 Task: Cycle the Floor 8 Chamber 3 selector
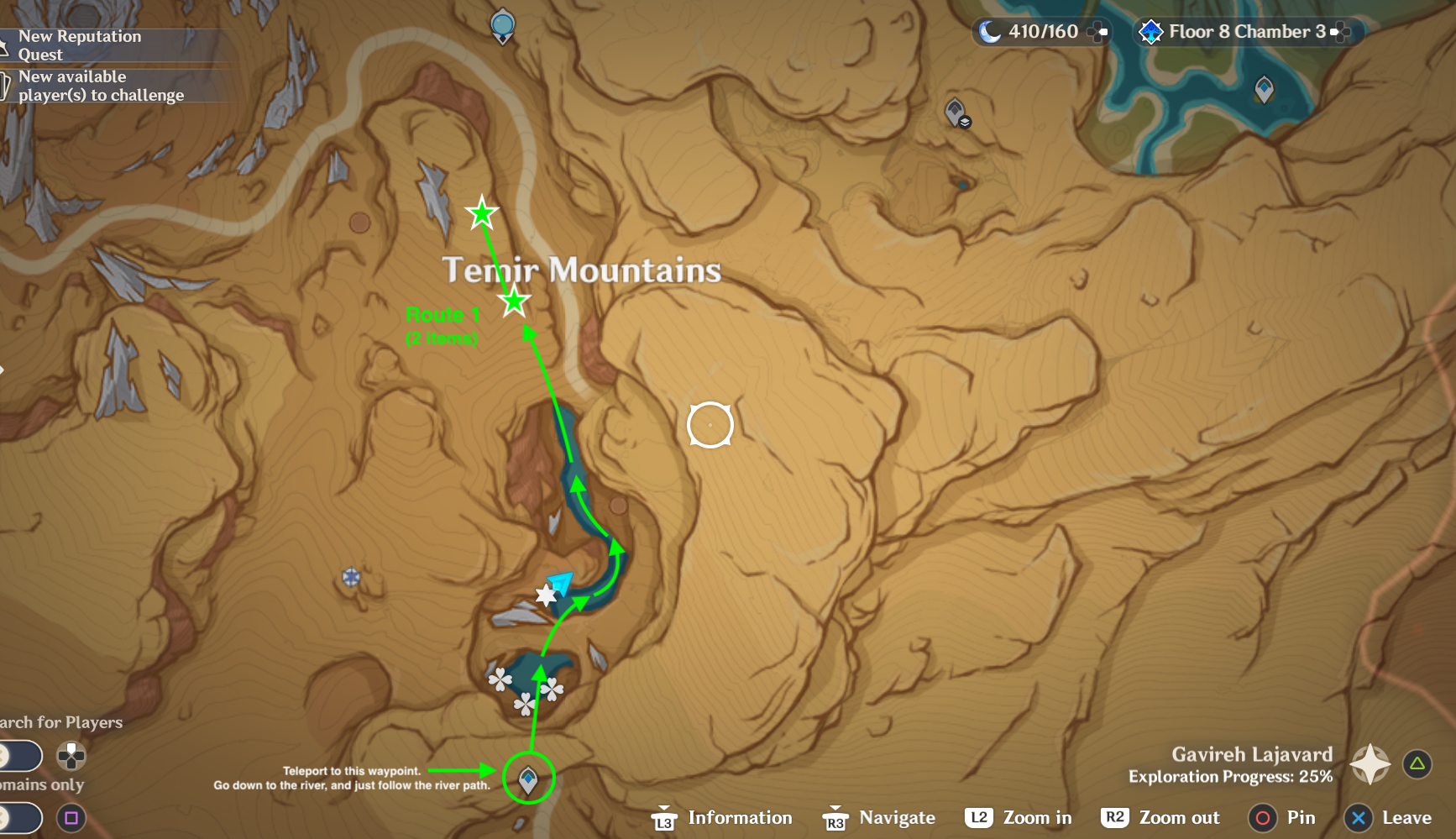(x=1340, y=33)
